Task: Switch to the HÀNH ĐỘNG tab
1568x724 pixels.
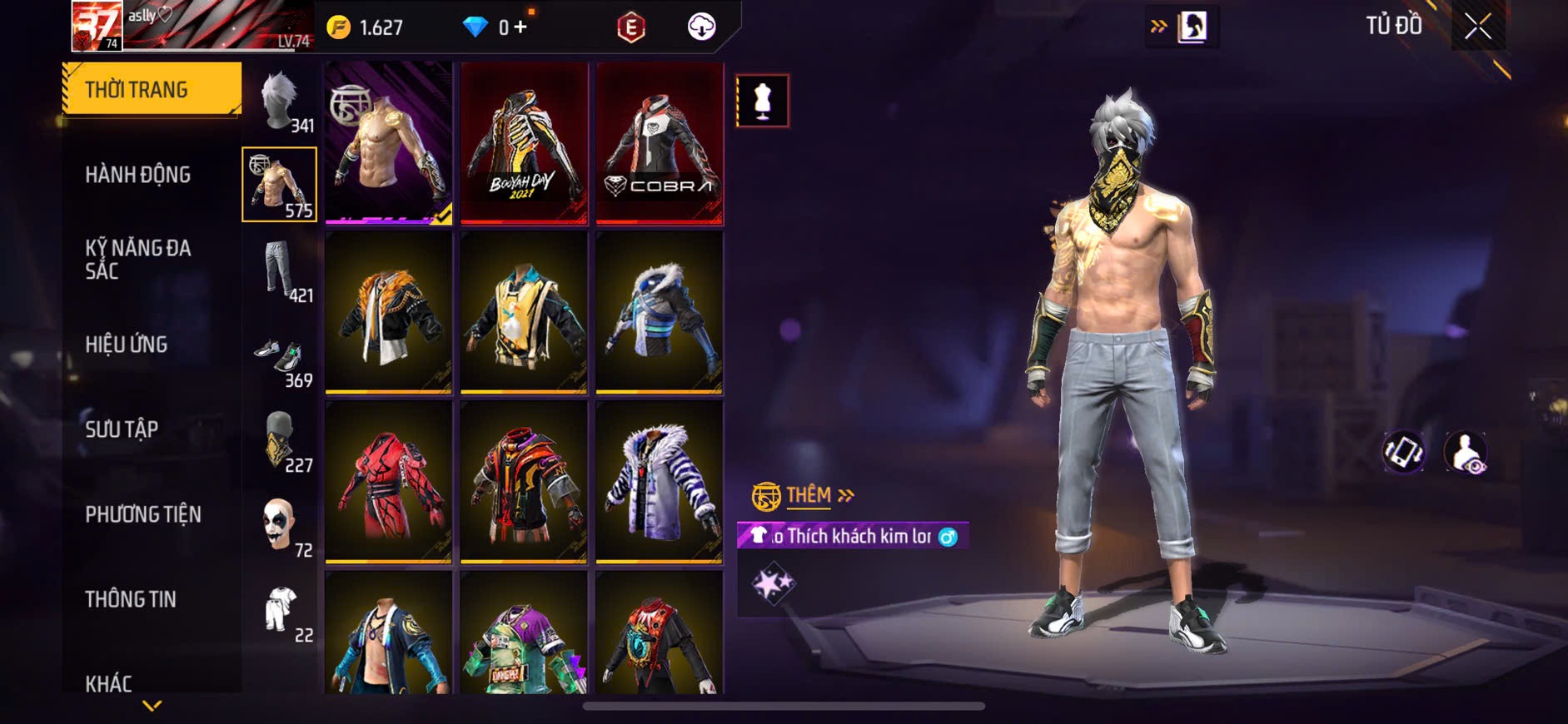Action: (137, 175)
